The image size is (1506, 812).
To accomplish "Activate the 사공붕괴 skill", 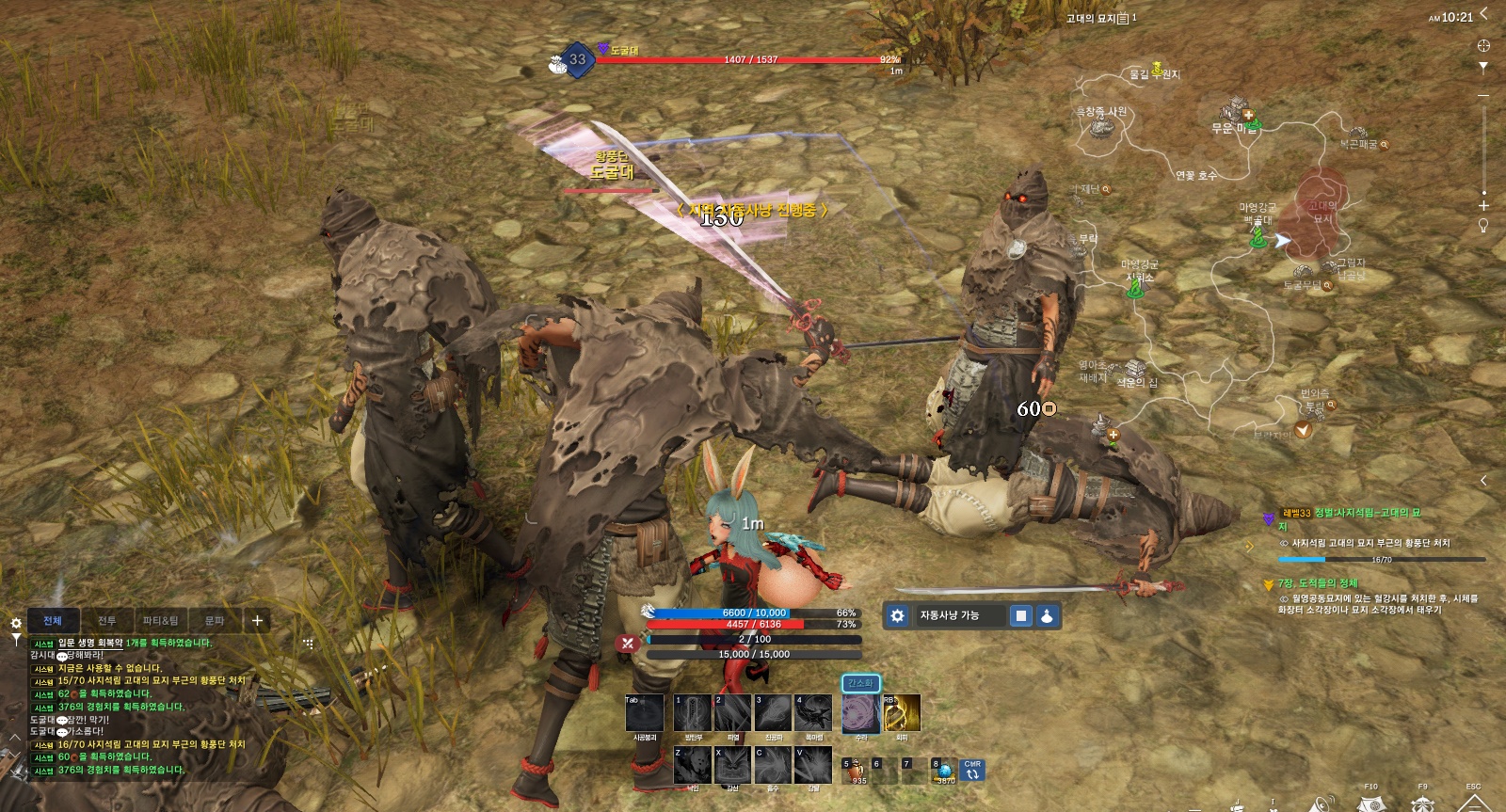I will (x=645, y=714).
